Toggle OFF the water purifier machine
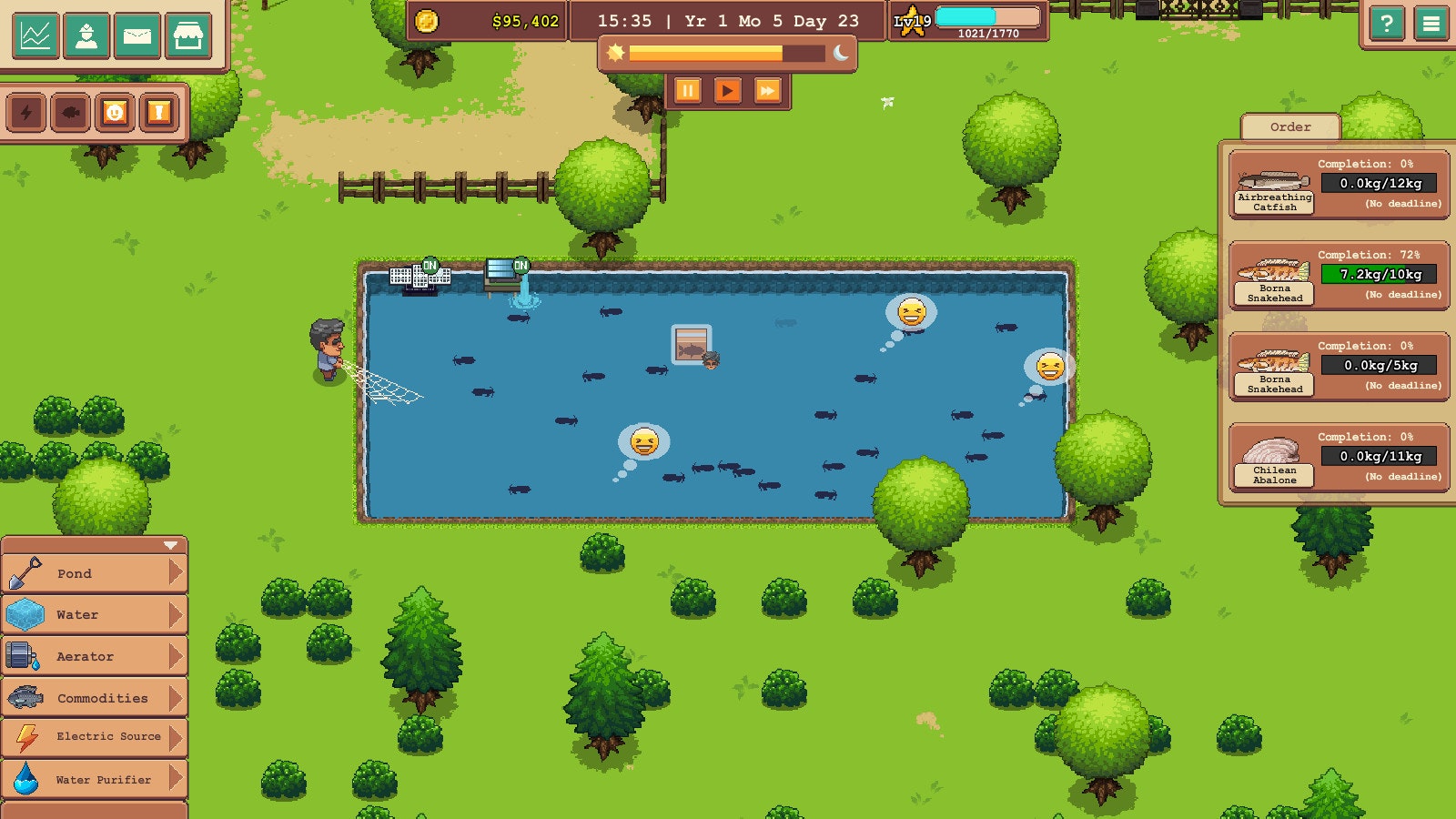This screenshot has width=1456, height=819. coord(430,265)
